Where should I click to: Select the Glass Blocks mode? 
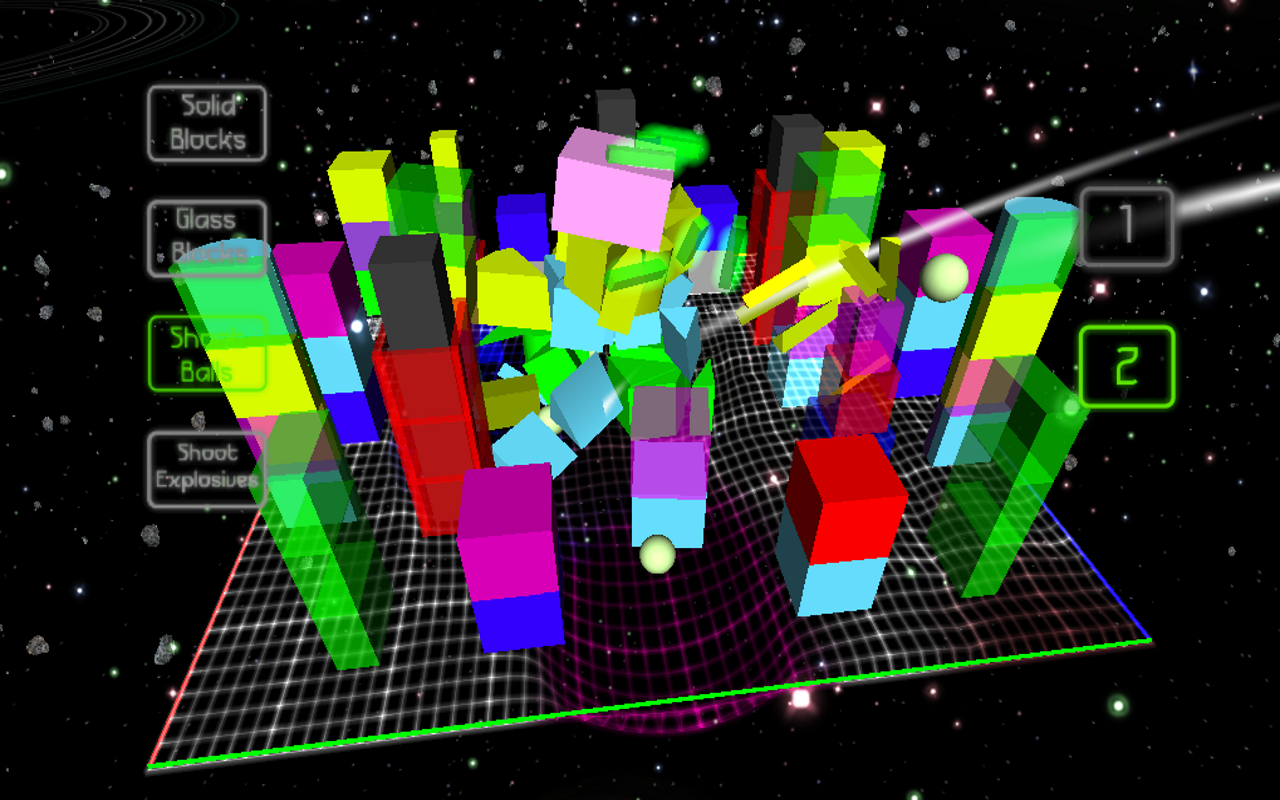(x=205, y=232)
